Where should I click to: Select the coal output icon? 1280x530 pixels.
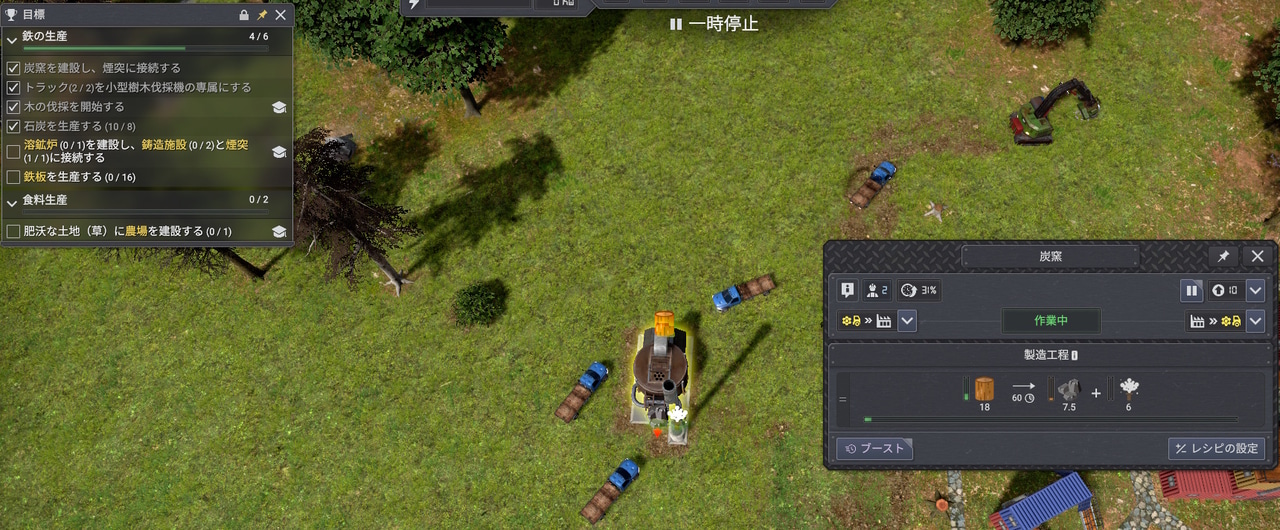[x=1069, y=390]
